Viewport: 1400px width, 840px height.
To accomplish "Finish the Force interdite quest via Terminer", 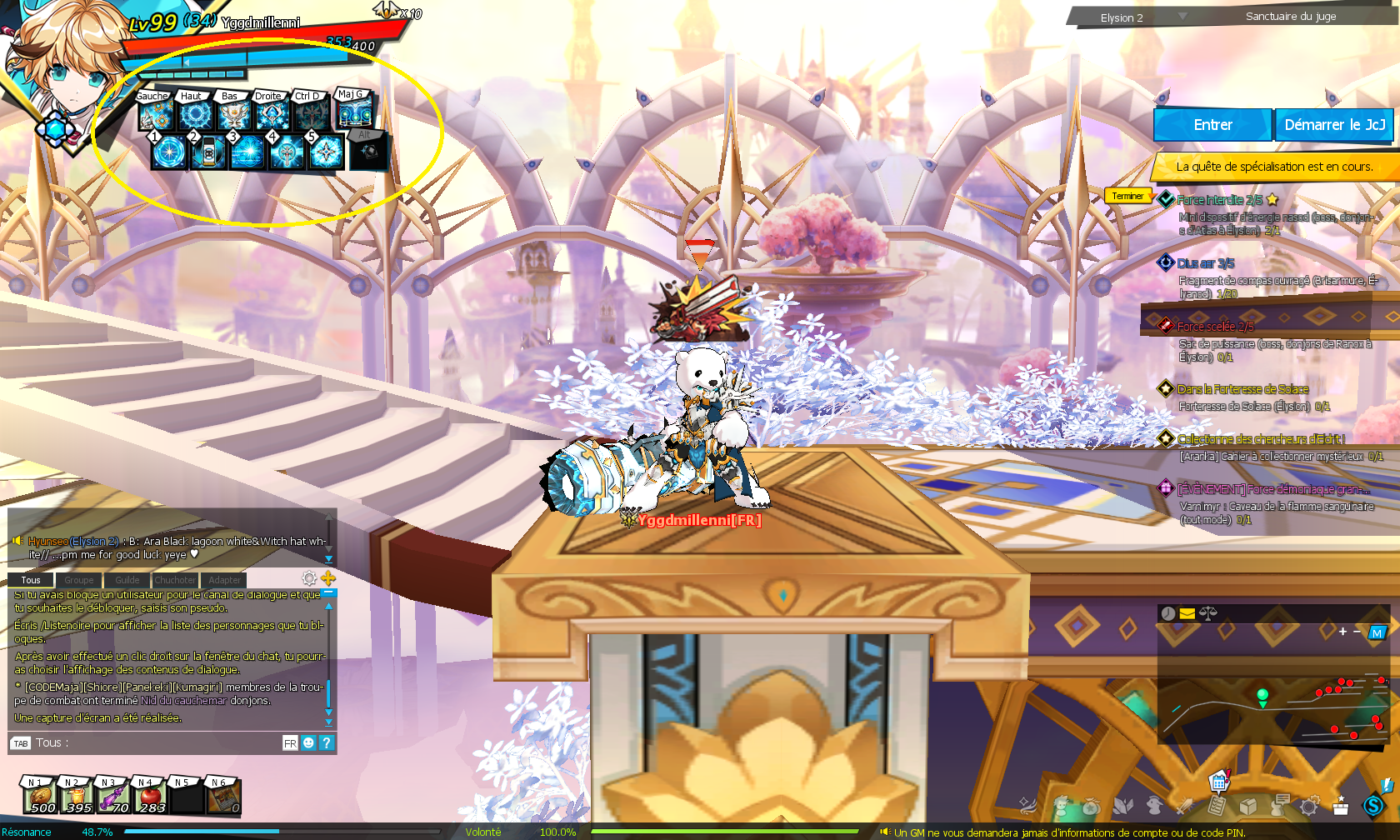I will point(1127,196).
